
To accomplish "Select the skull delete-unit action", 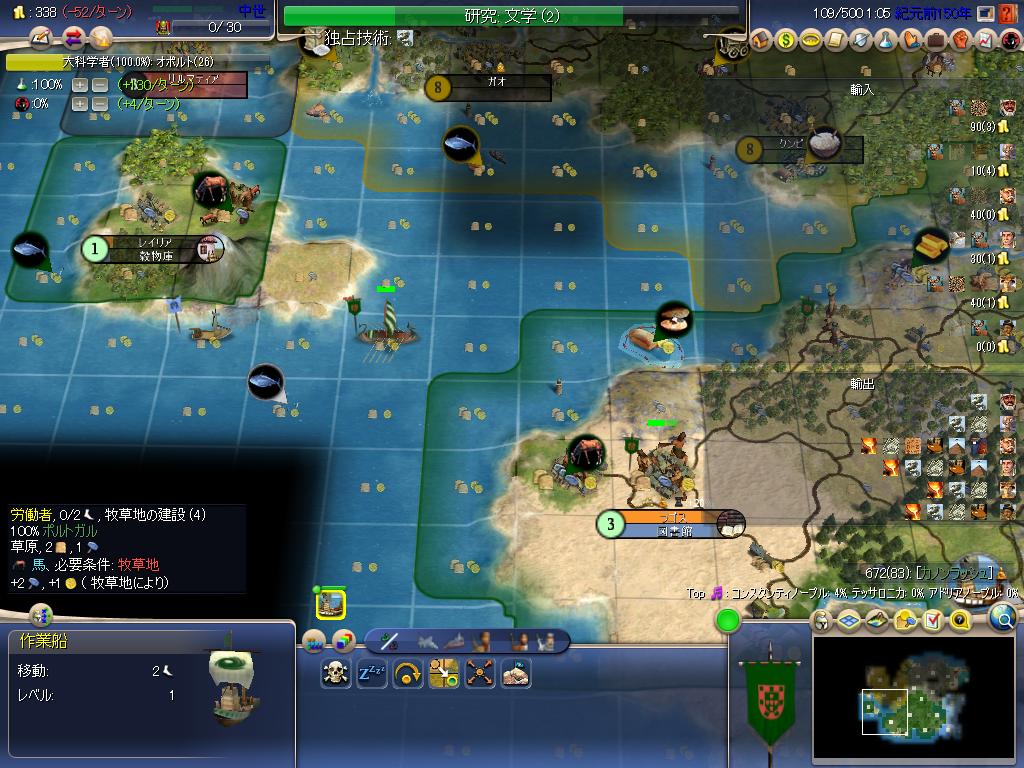I will [x=336, y=673].
